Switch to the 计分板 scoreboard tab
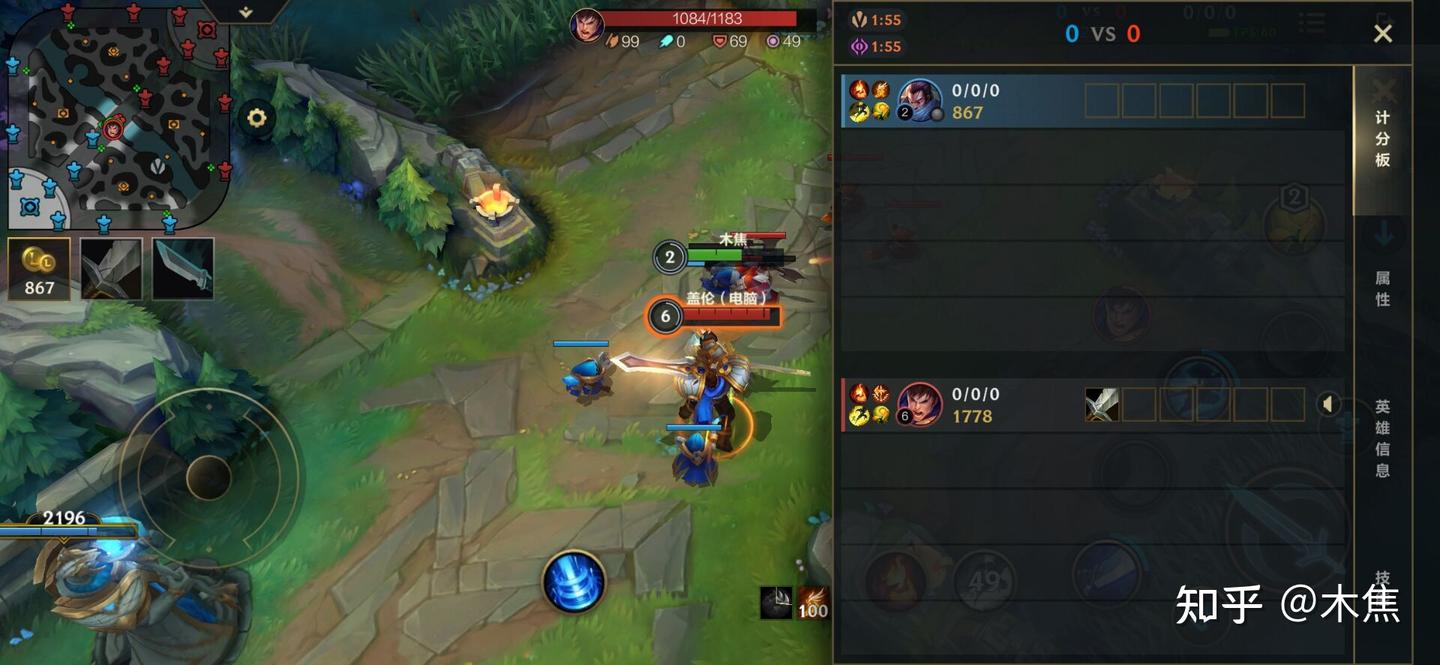Screen dimensions: 1440x665 click(1382, 139)
